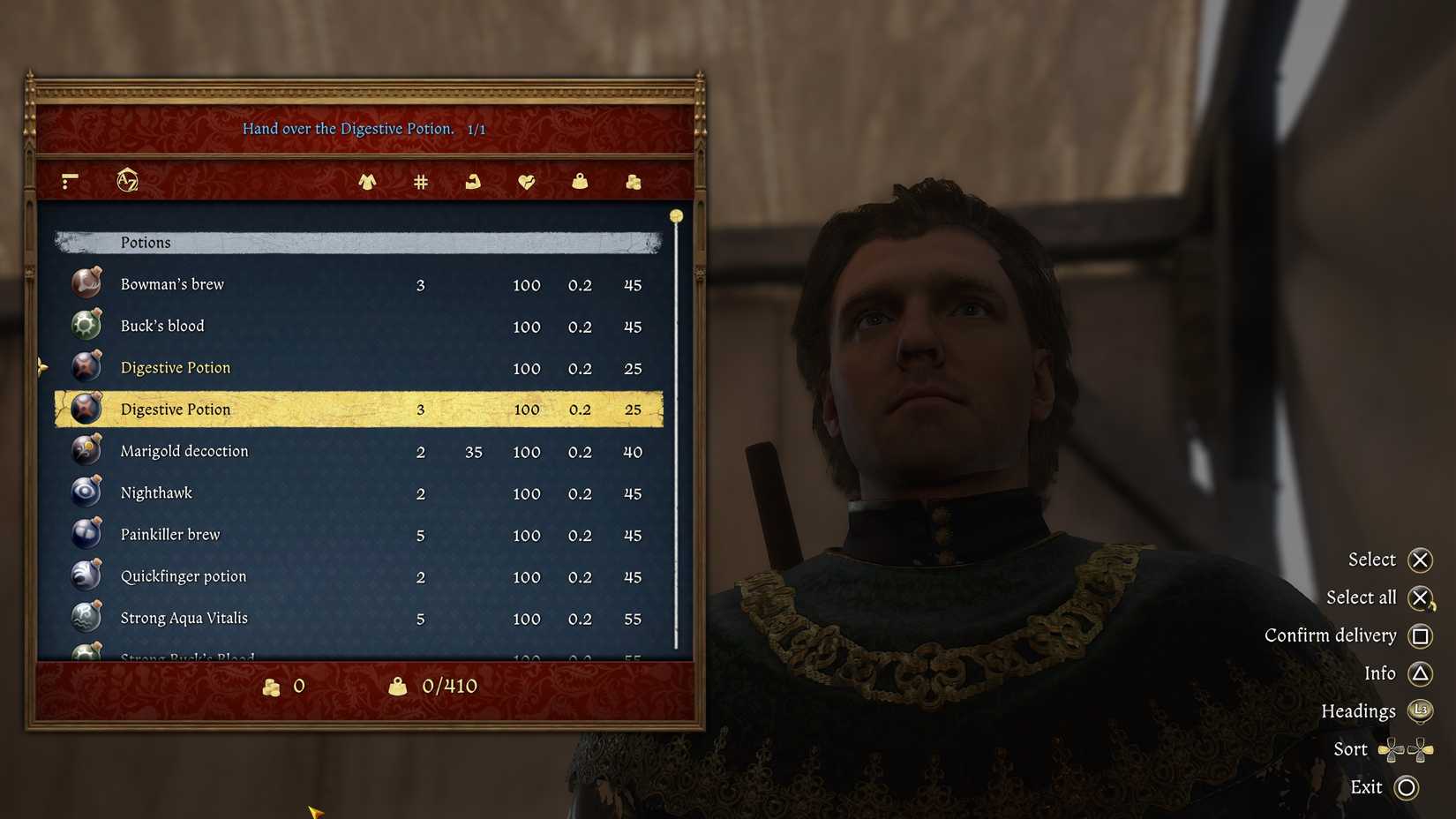
Task: Sort by quantity using the # icon
Action: tap(420, 181)
